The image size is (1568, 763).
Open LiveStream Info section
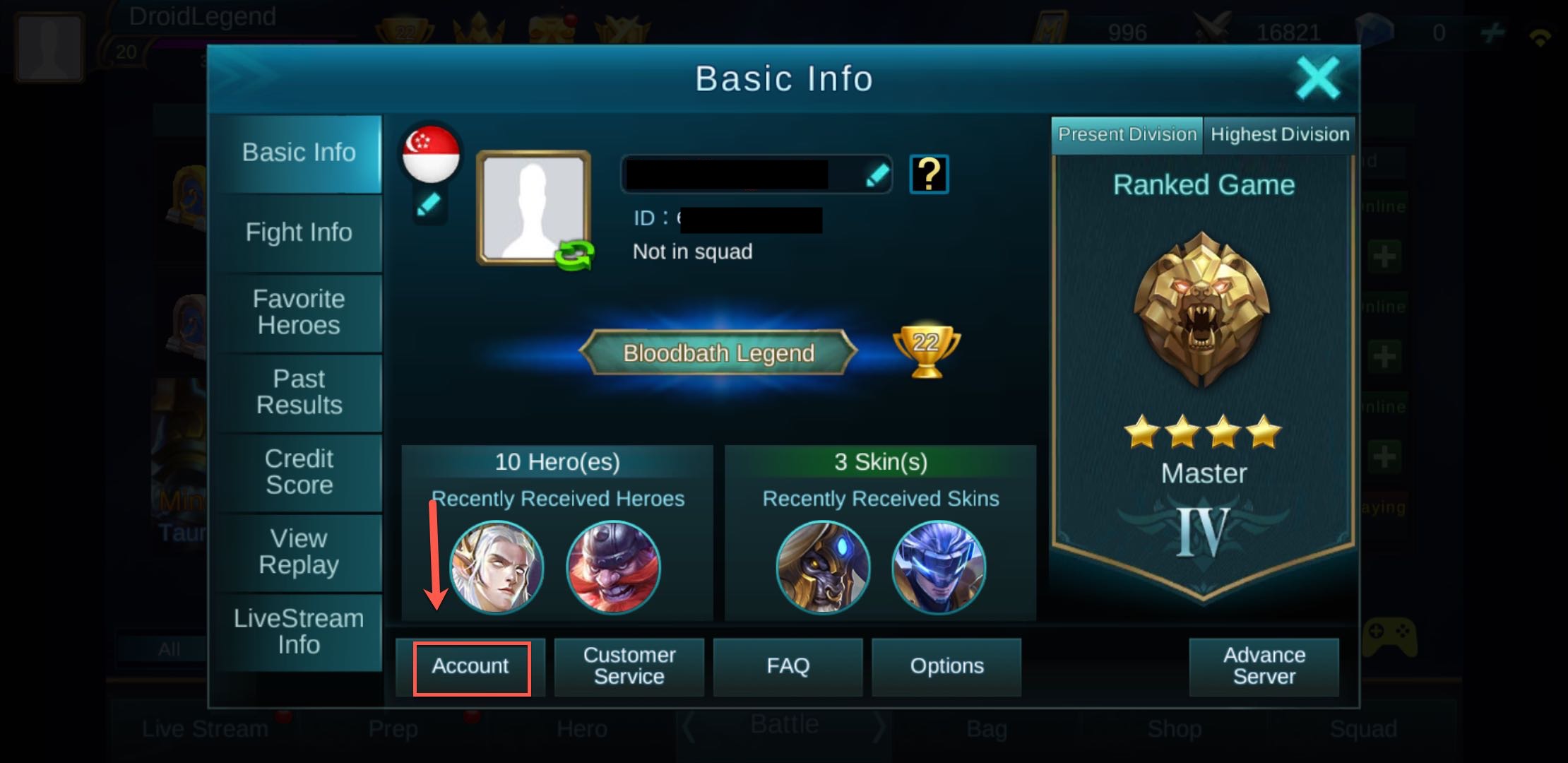[299, 632]
